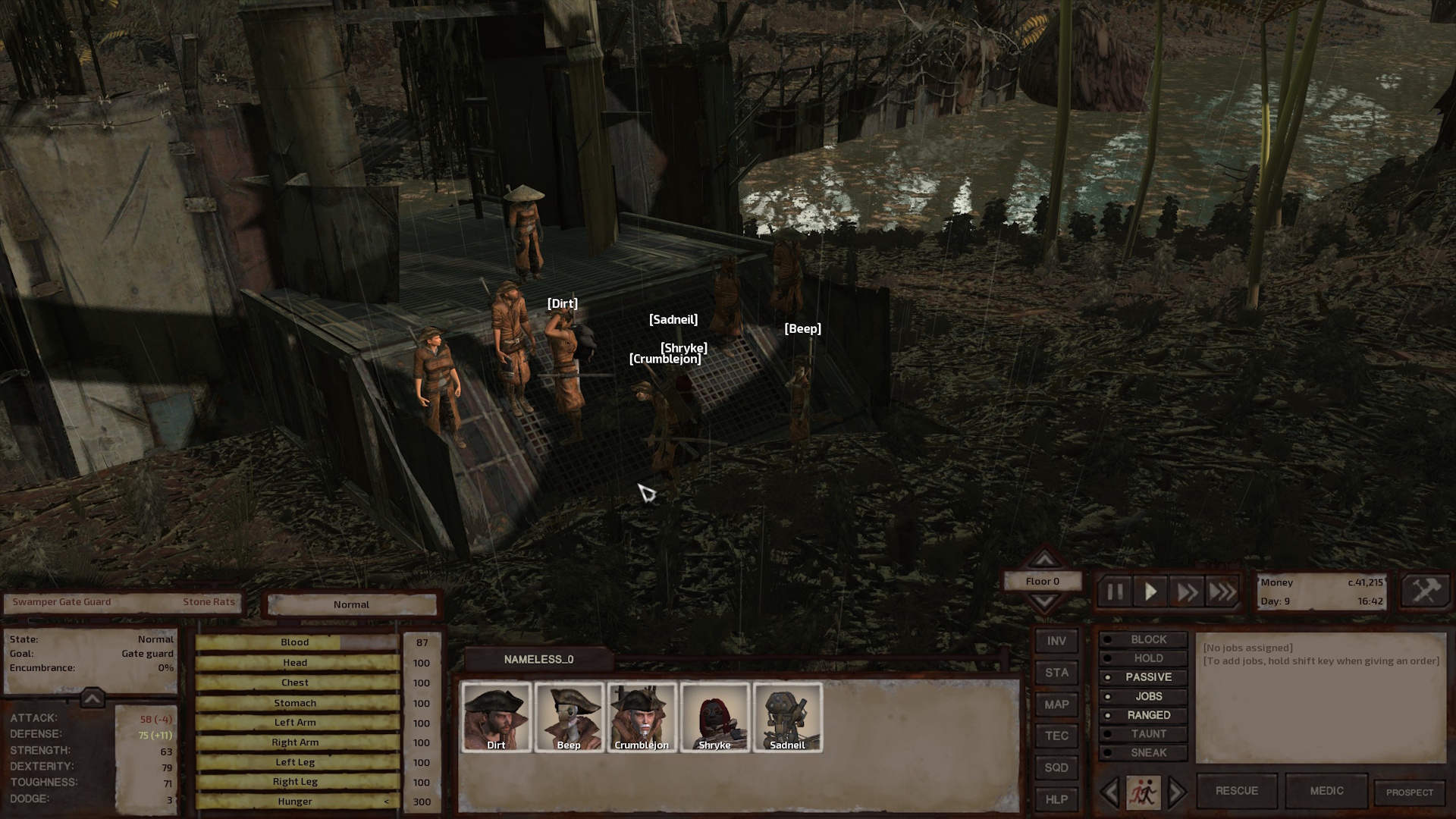This screenshot has height=819, width=1456.
Task: Toggle the PASSIVE behavior setting
Action: (x=1147, y=677)
